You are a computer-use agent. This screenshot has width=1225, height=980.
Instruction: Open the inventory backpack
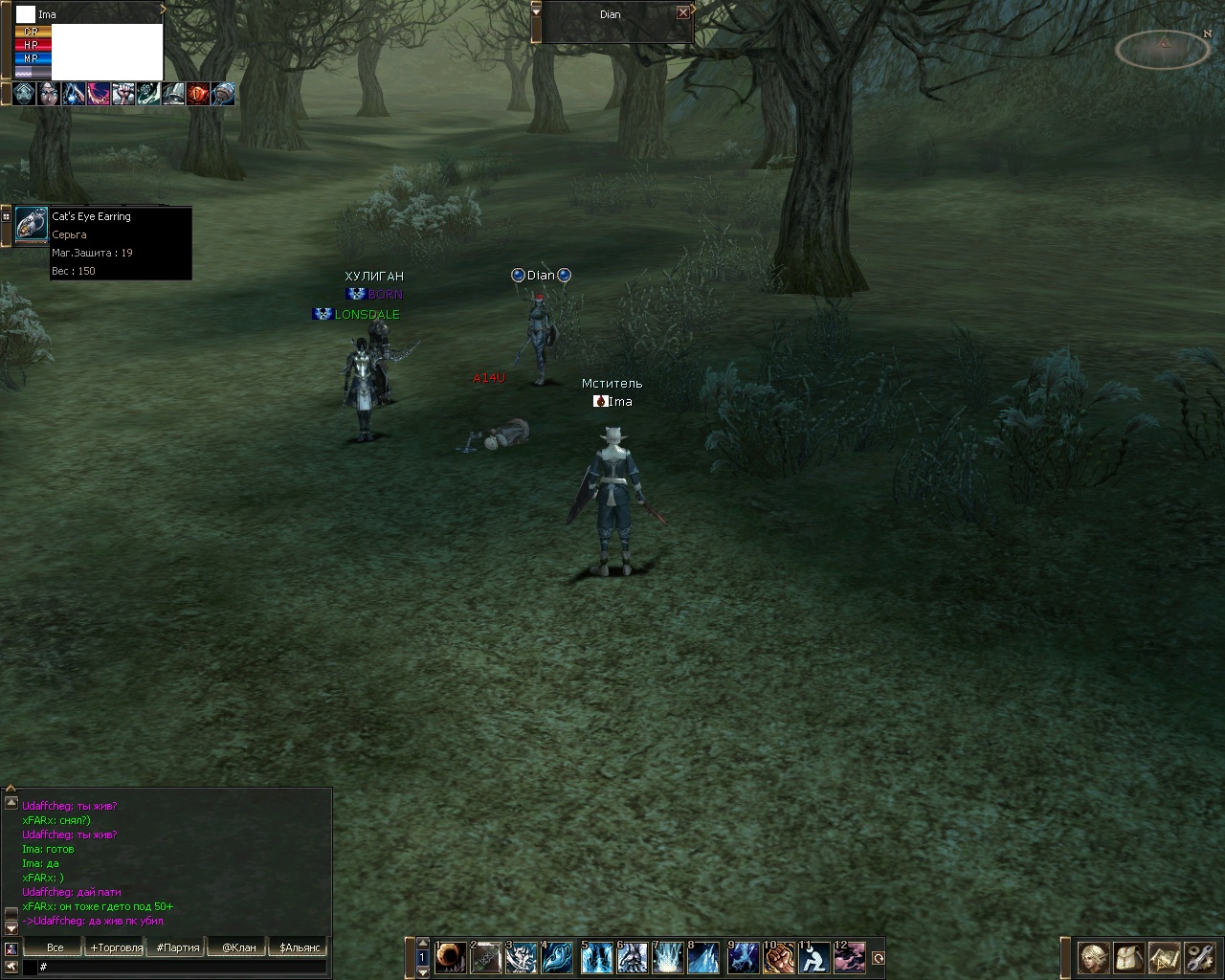[1129, 957]
